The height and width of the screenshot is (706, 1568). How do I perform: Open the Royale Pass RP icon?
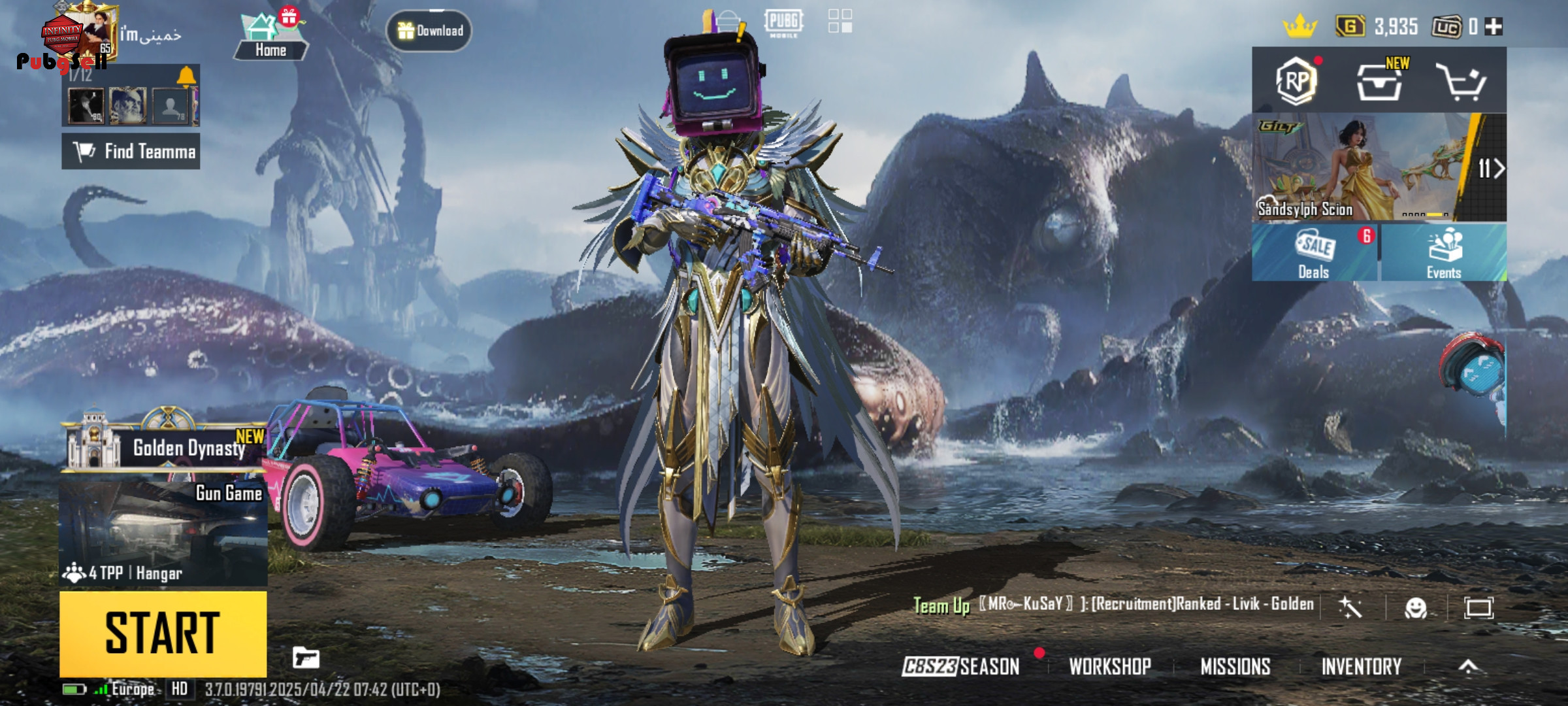[1296, 81]
